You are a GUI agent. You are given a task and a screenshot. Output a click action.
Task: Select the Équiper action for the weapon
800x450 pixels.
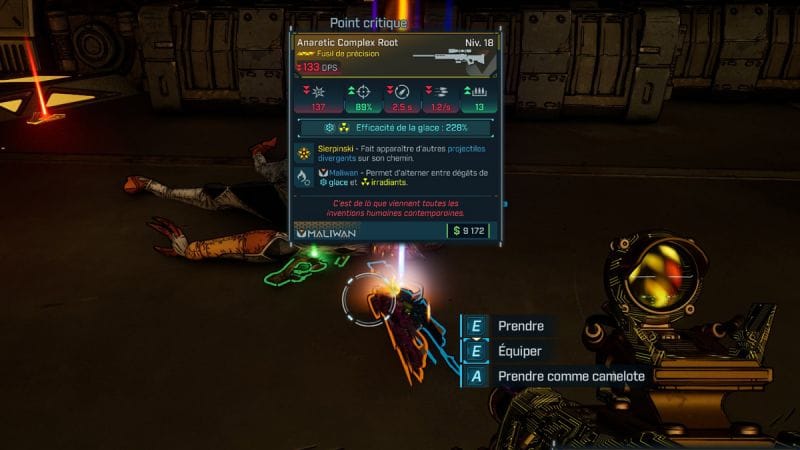[x=519, y=351]
